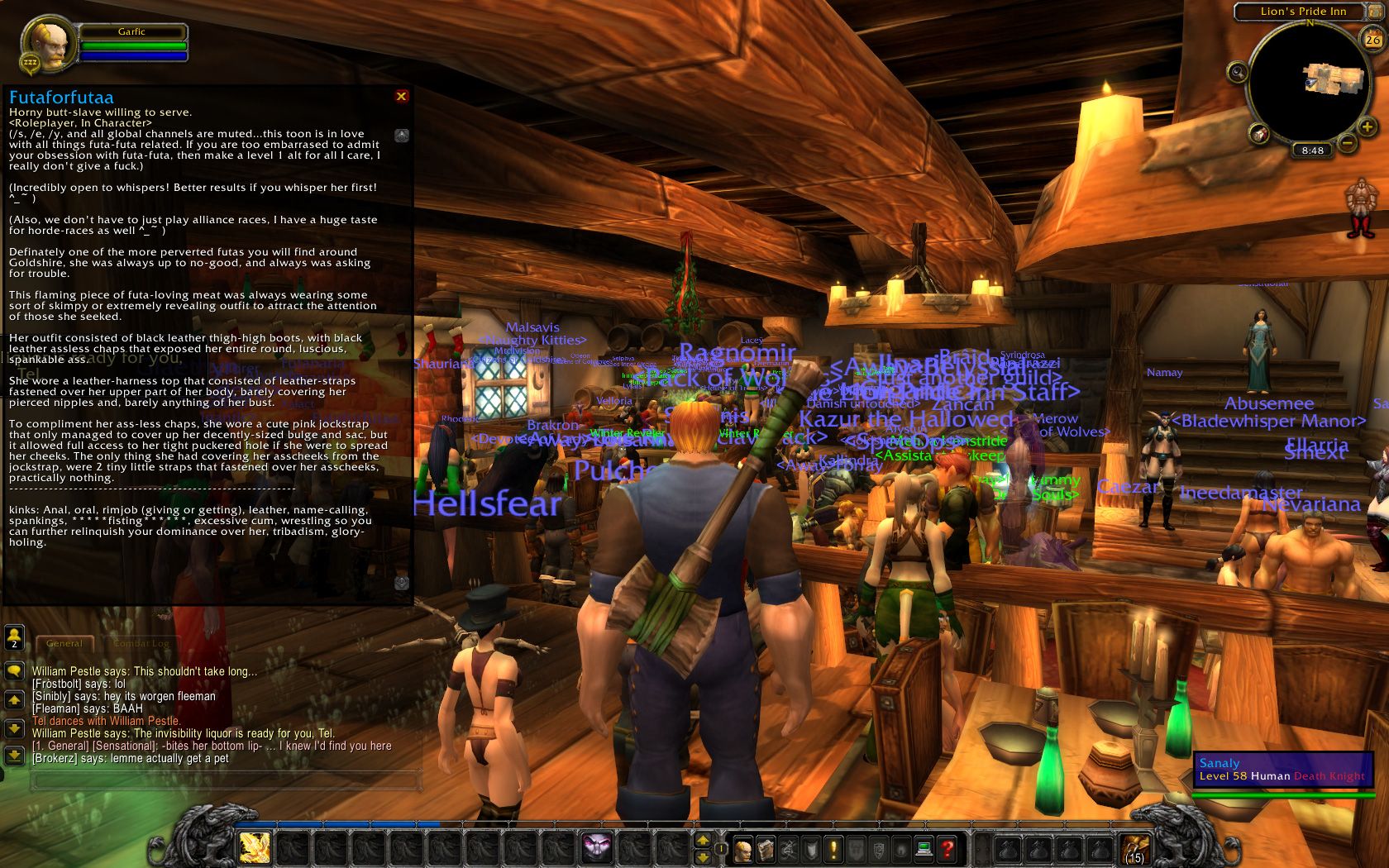The image size is (1389, 868).
Task: Toggle the minimap tracking magnifier button
Action: click(1238, 73)
